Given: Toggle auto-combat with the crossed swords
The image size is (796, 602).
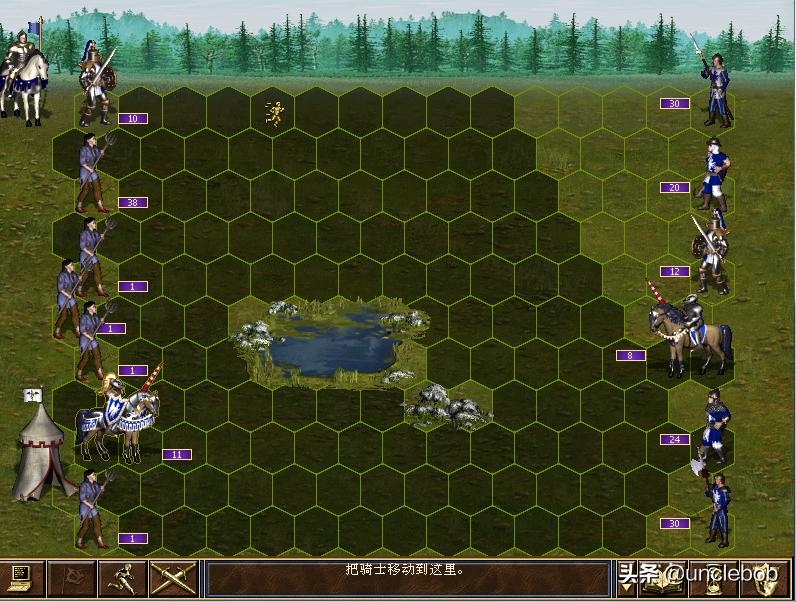Looking at the screenshot, I should click(x=173, y=579).
